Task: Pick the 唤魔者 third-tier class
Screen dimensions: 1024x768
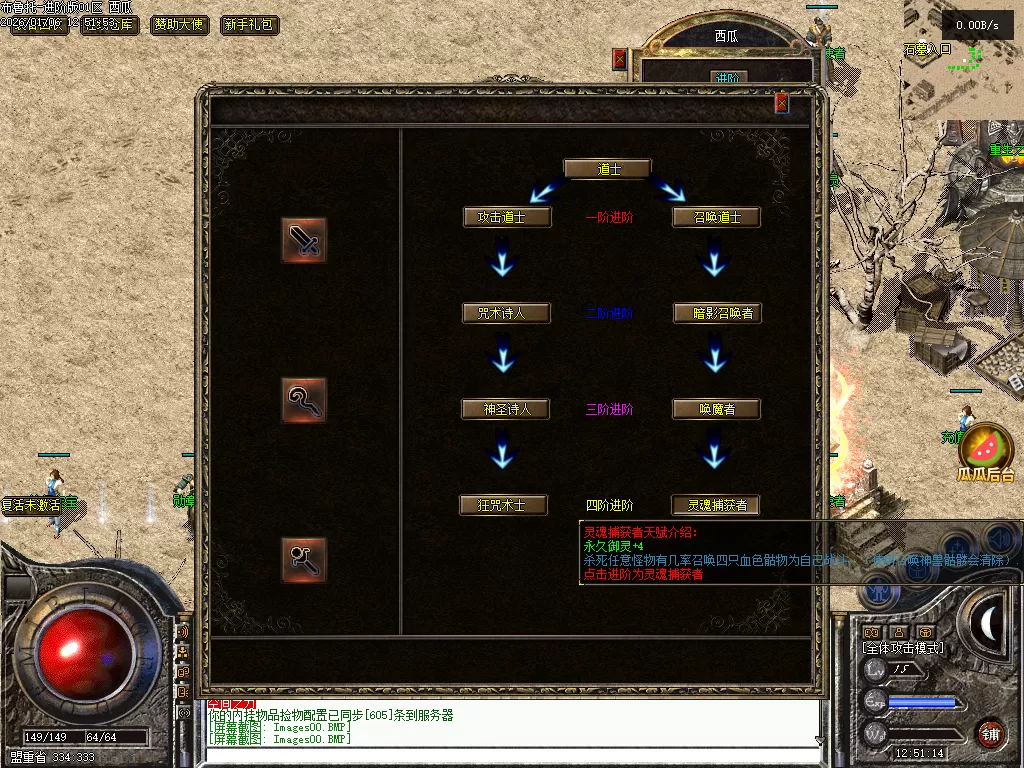Action: tap(717, 409)
